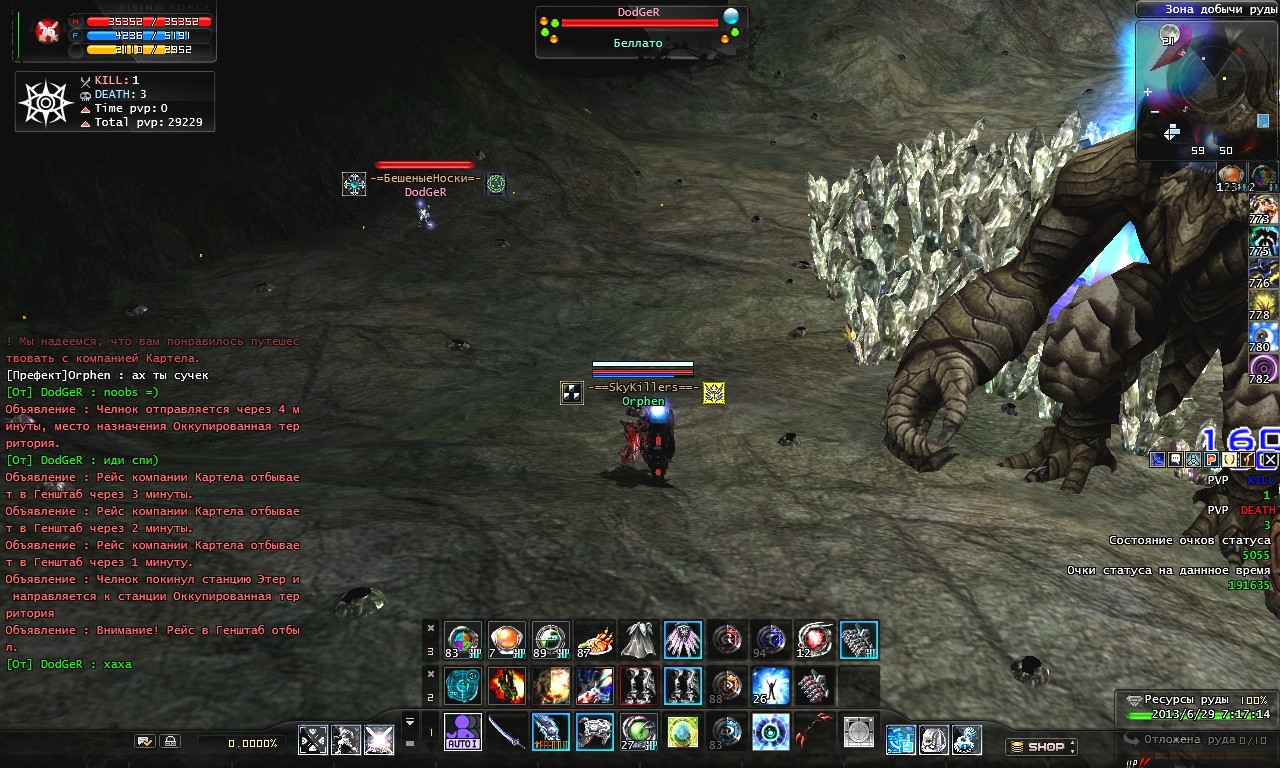Click the crossed-out X button near 160
Screen dimensions: 1280x768
coord(1268,460)
